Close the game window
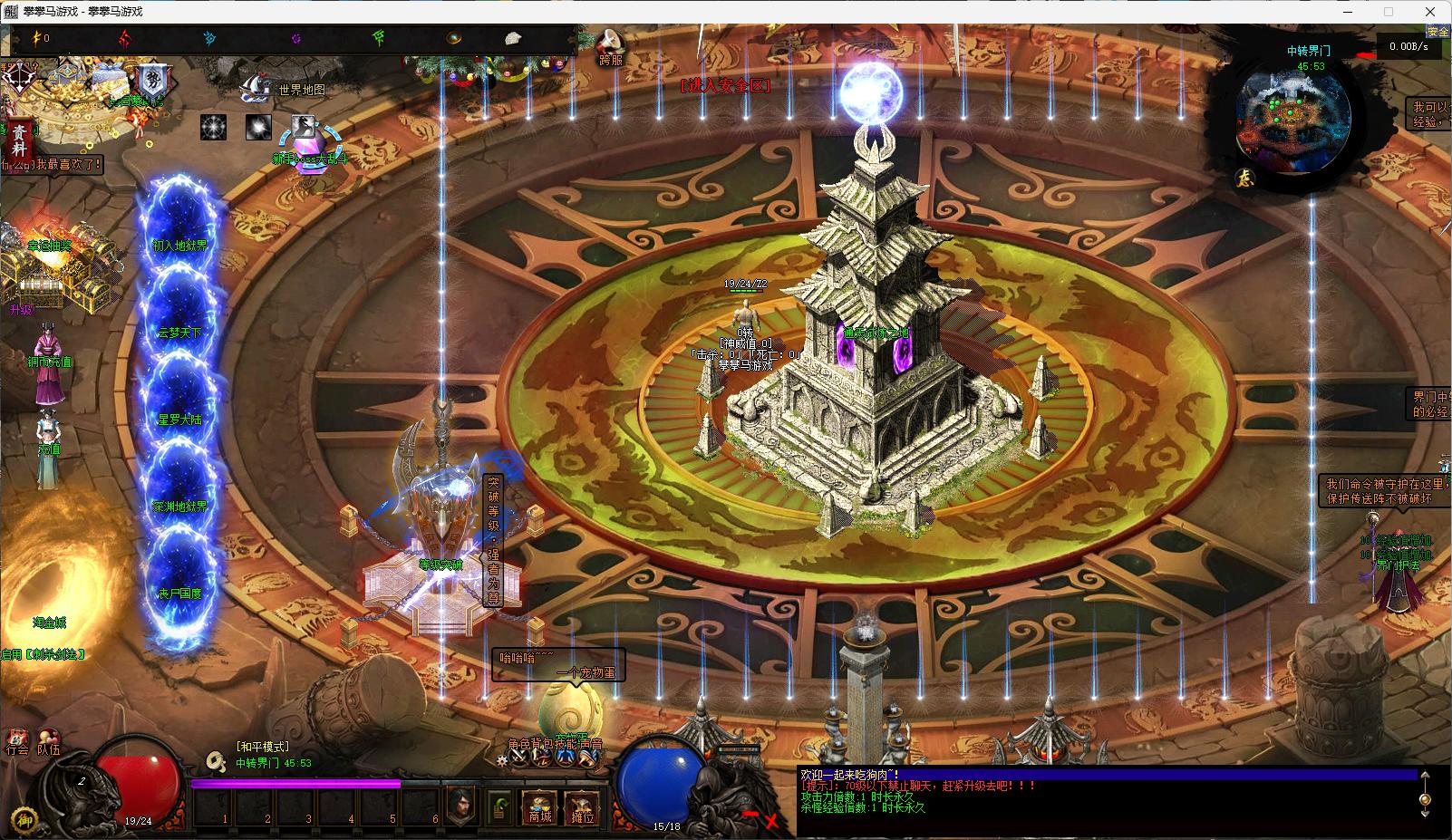 pyautogui.click(x=1430, y=12)
